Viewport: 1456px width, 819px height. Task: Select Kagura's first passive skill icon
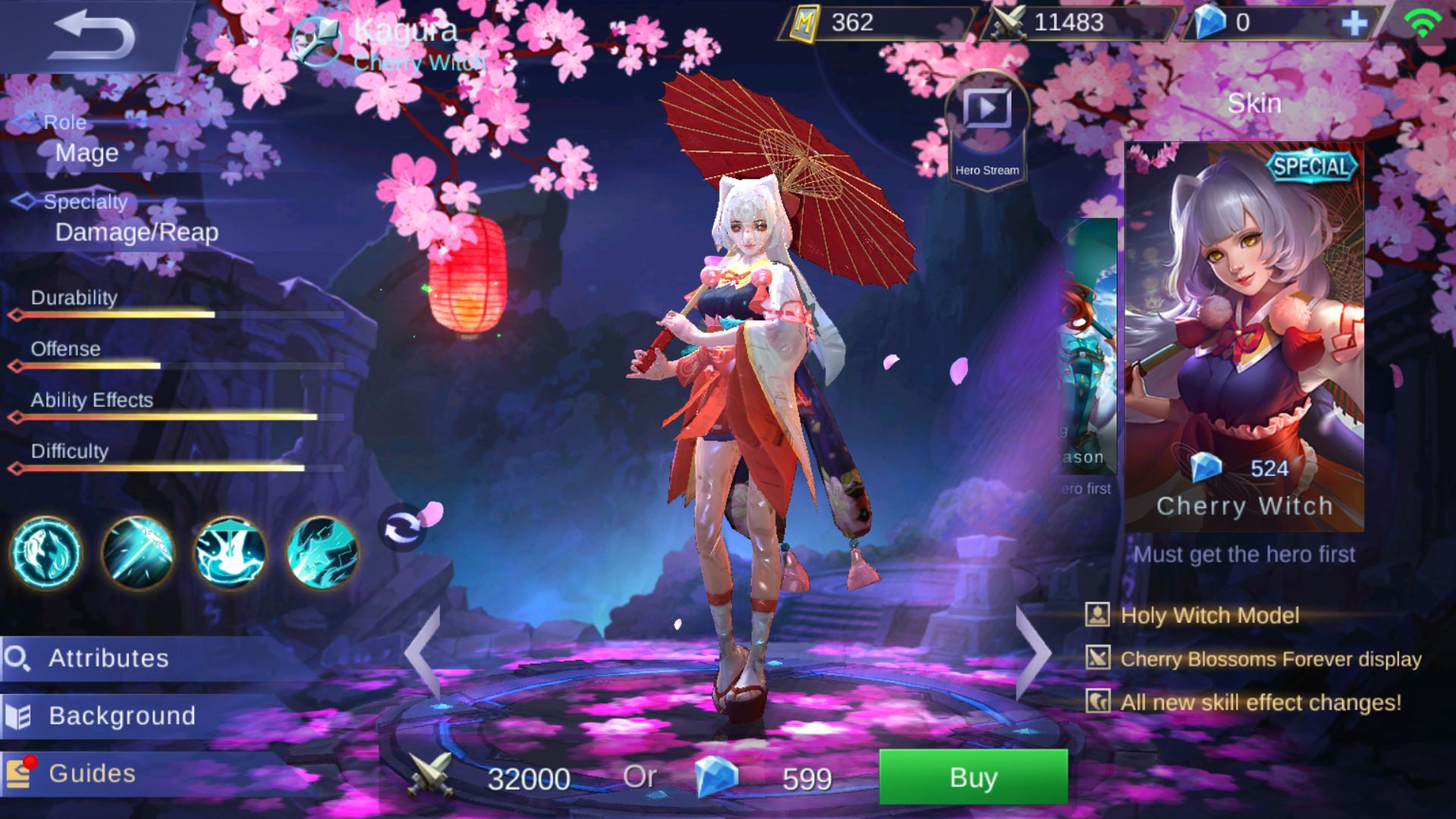tap(44, 554)
